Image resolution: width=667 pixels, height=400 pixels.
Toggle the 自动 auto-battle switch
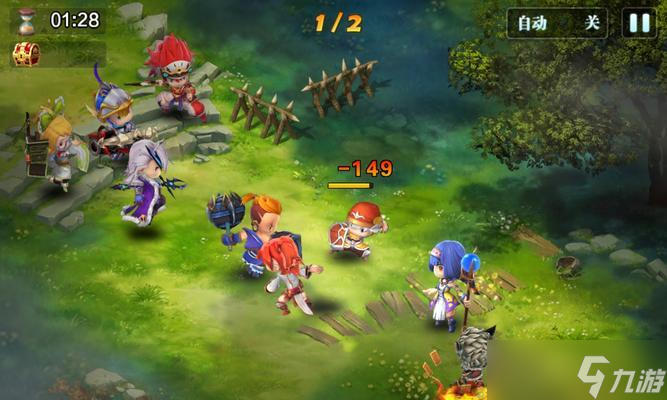pos(559,23)
